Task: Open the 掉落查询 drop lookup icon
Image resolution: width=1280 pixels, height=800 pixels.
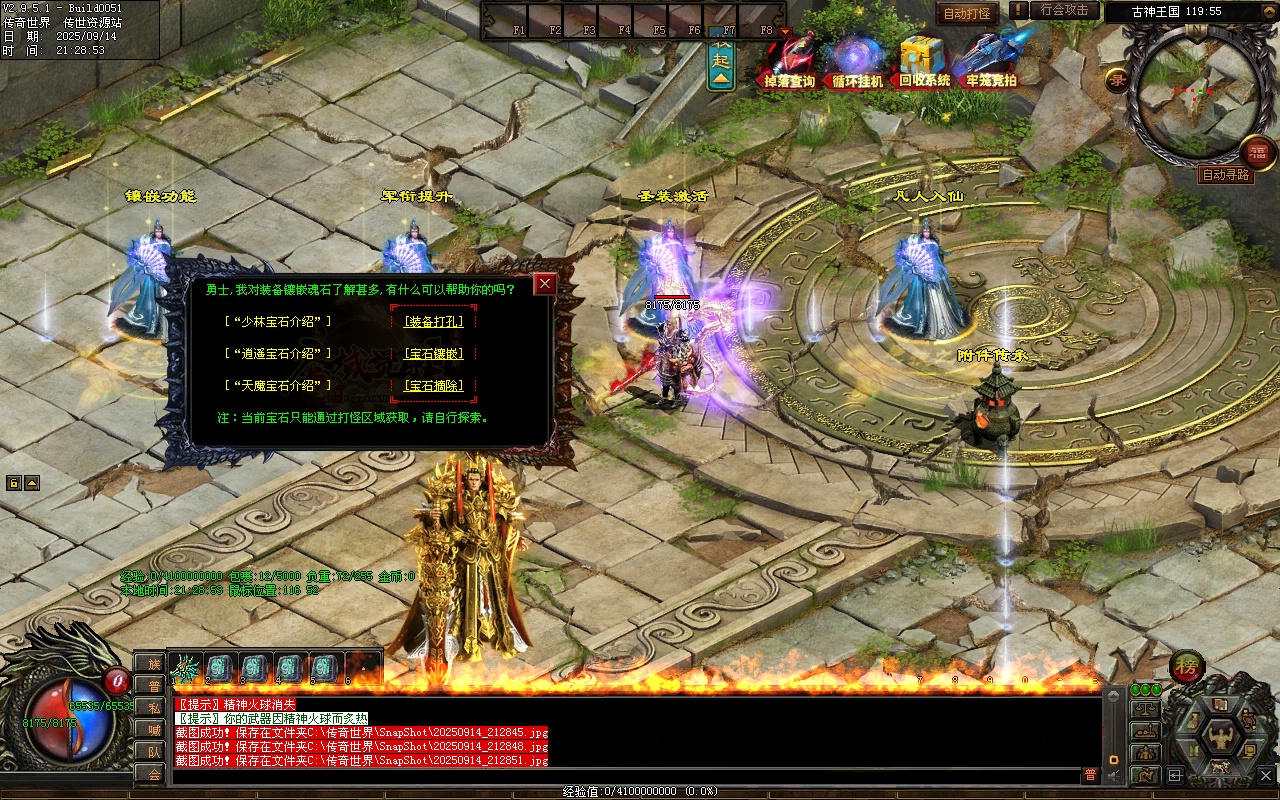Action: 790,62
